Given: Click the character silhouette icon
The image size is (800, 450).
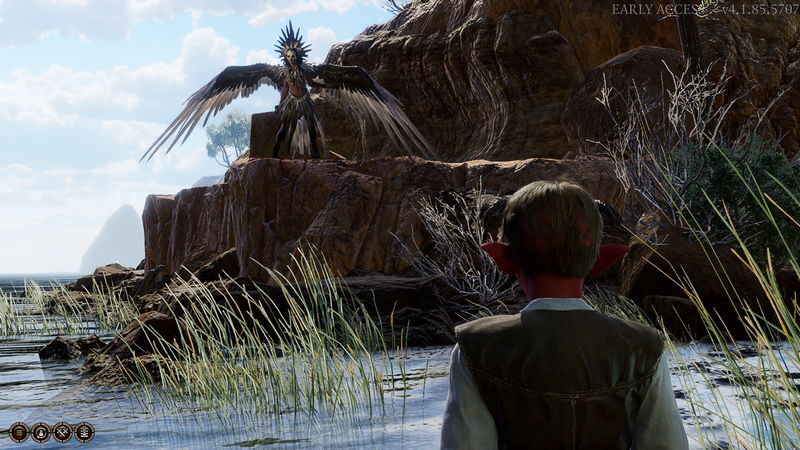Looking at the screenshot, I should coord(40,432).
